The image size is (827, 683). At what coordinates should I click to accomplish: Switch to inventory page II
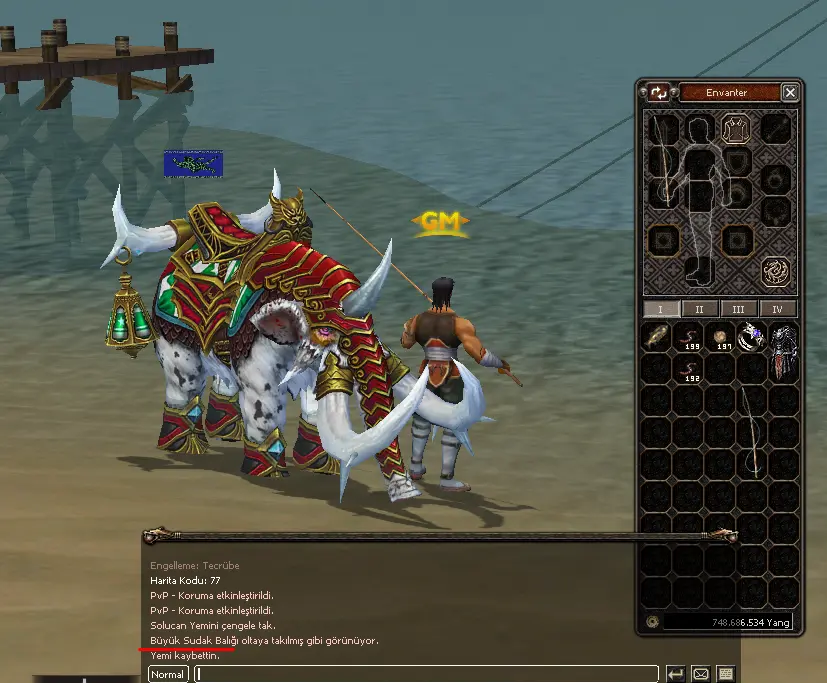[699, 310]
